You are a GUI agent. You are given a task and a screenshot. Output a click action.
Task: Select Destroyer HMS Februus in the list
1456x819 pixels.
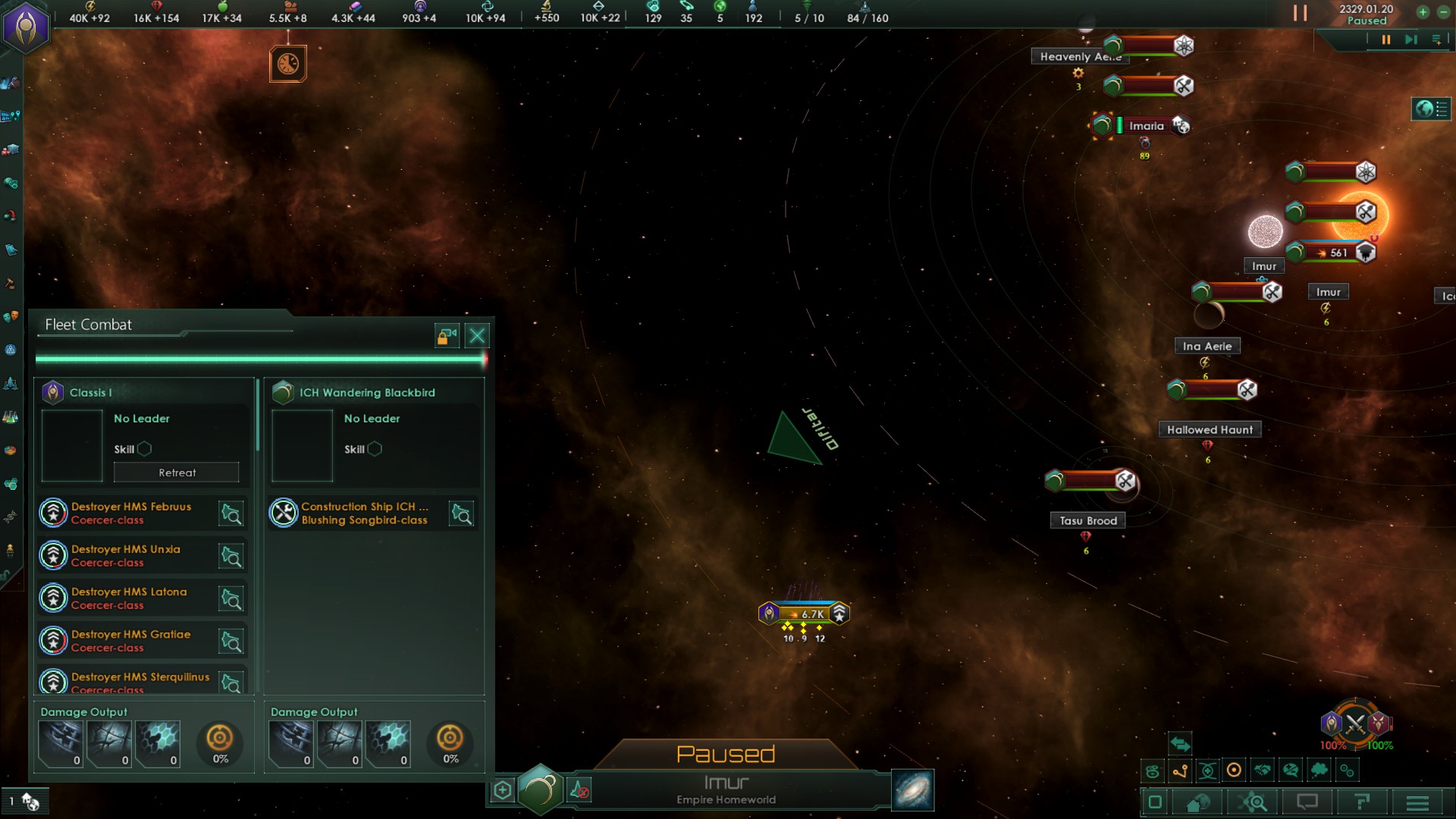[130, 513]
